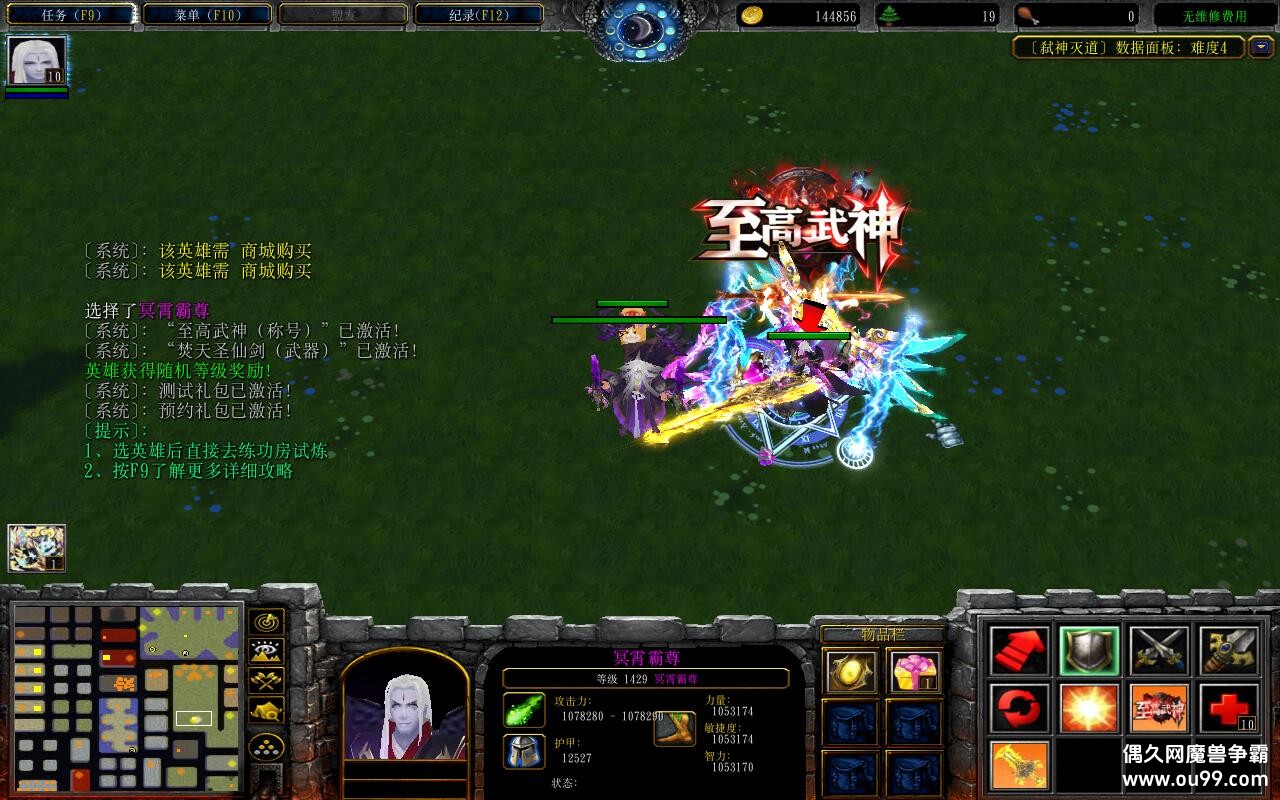Select the red arrow upgrade skill
The width and height of the screenshot is (1280, 800).
coord(1018,650)
